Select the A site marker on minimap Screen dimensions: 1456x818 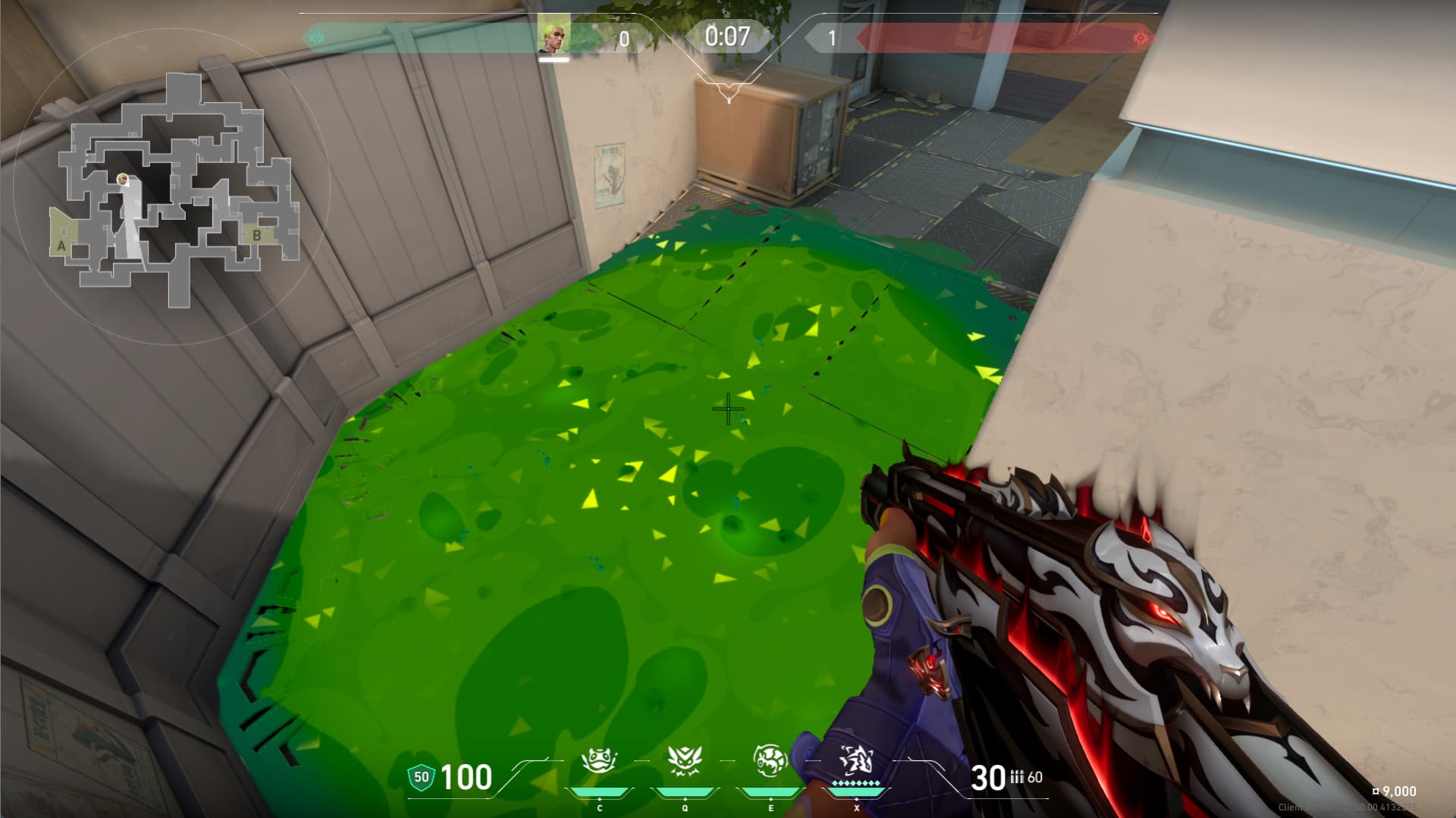pos(61,246)
